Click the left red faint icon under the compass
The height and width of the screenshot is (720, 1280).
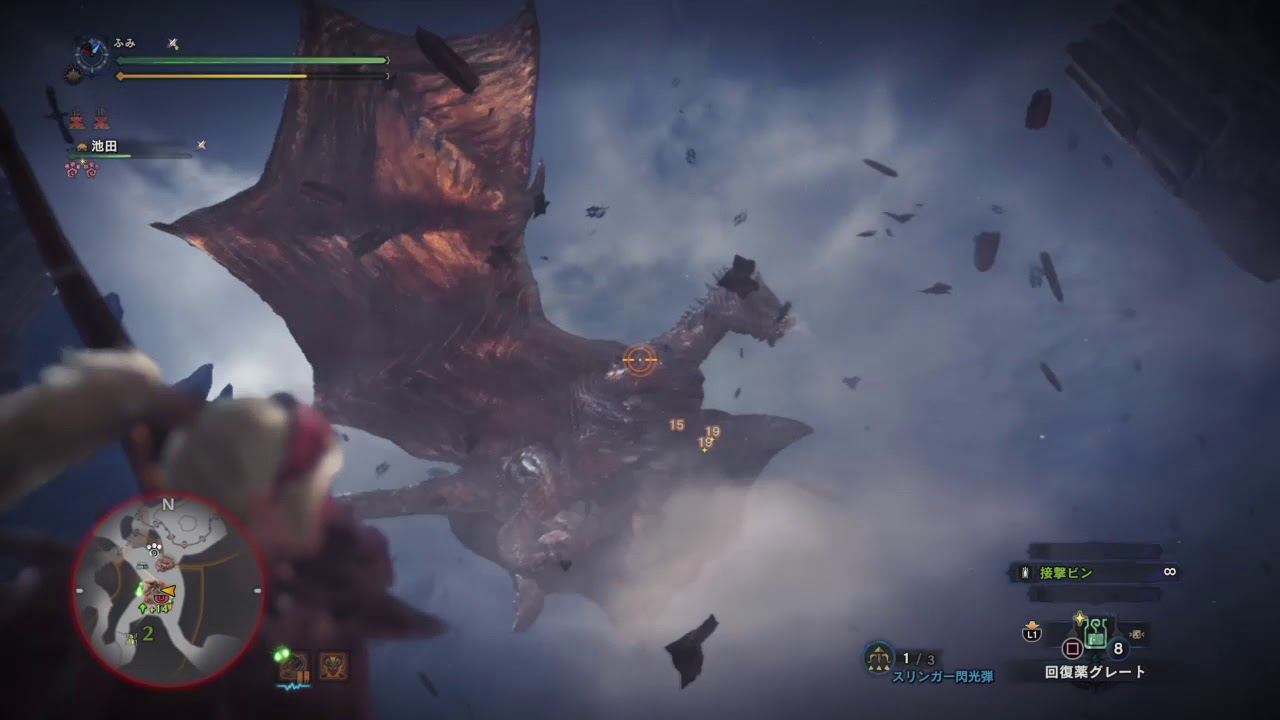click(77, 121)
